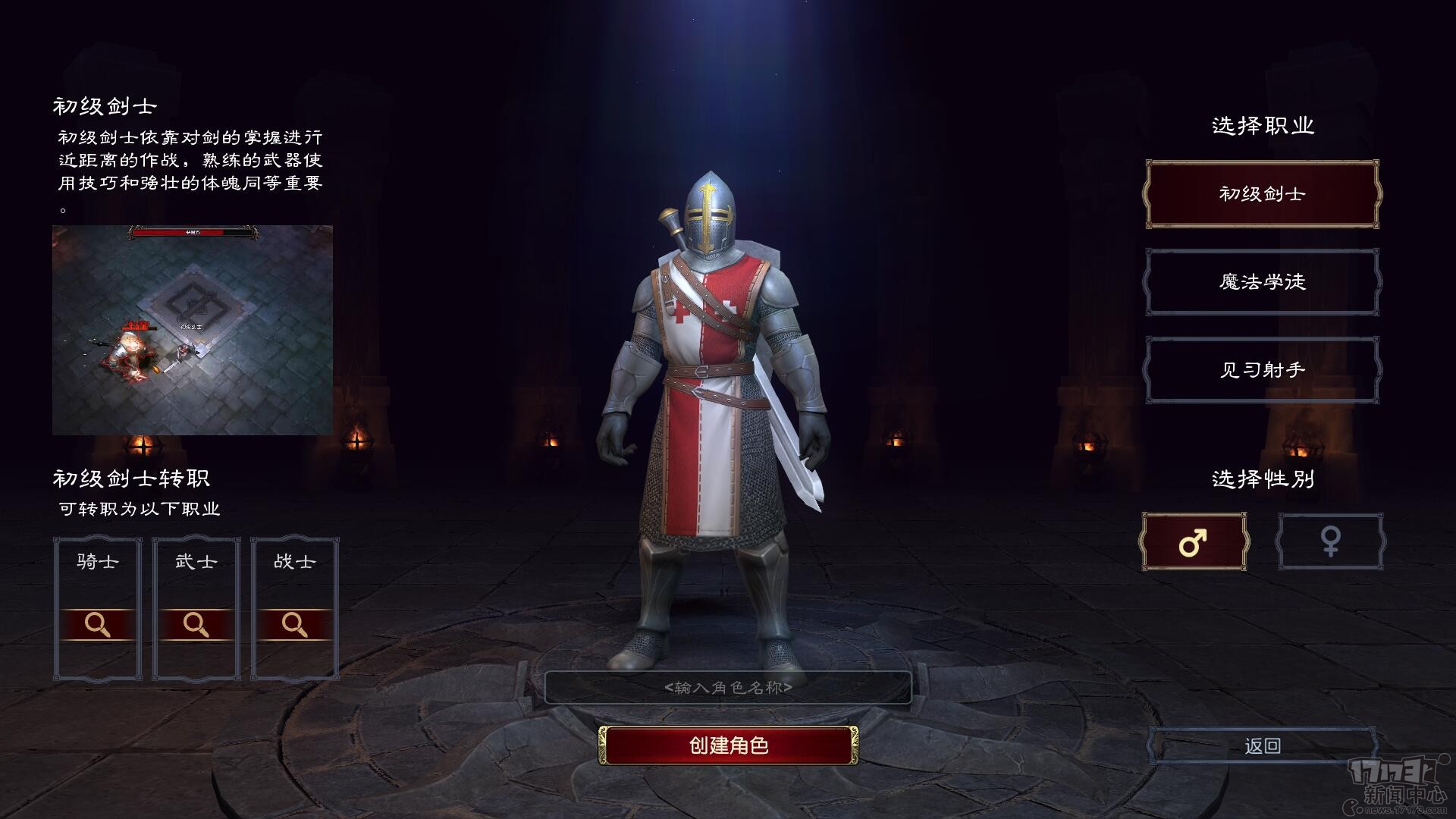Click the gameplay preview thumbnail
This screenshot has height=819, width=1456.
(192, 328)
